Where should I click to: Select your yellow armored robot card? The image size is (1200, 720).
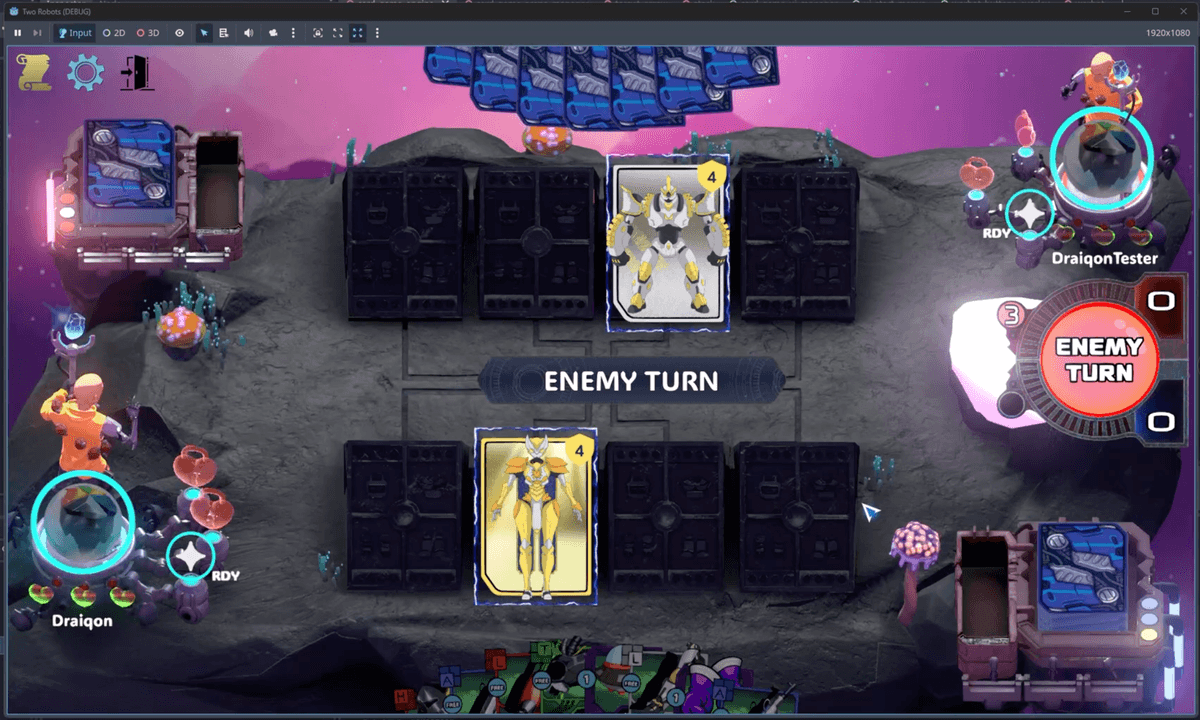[536, 517]
